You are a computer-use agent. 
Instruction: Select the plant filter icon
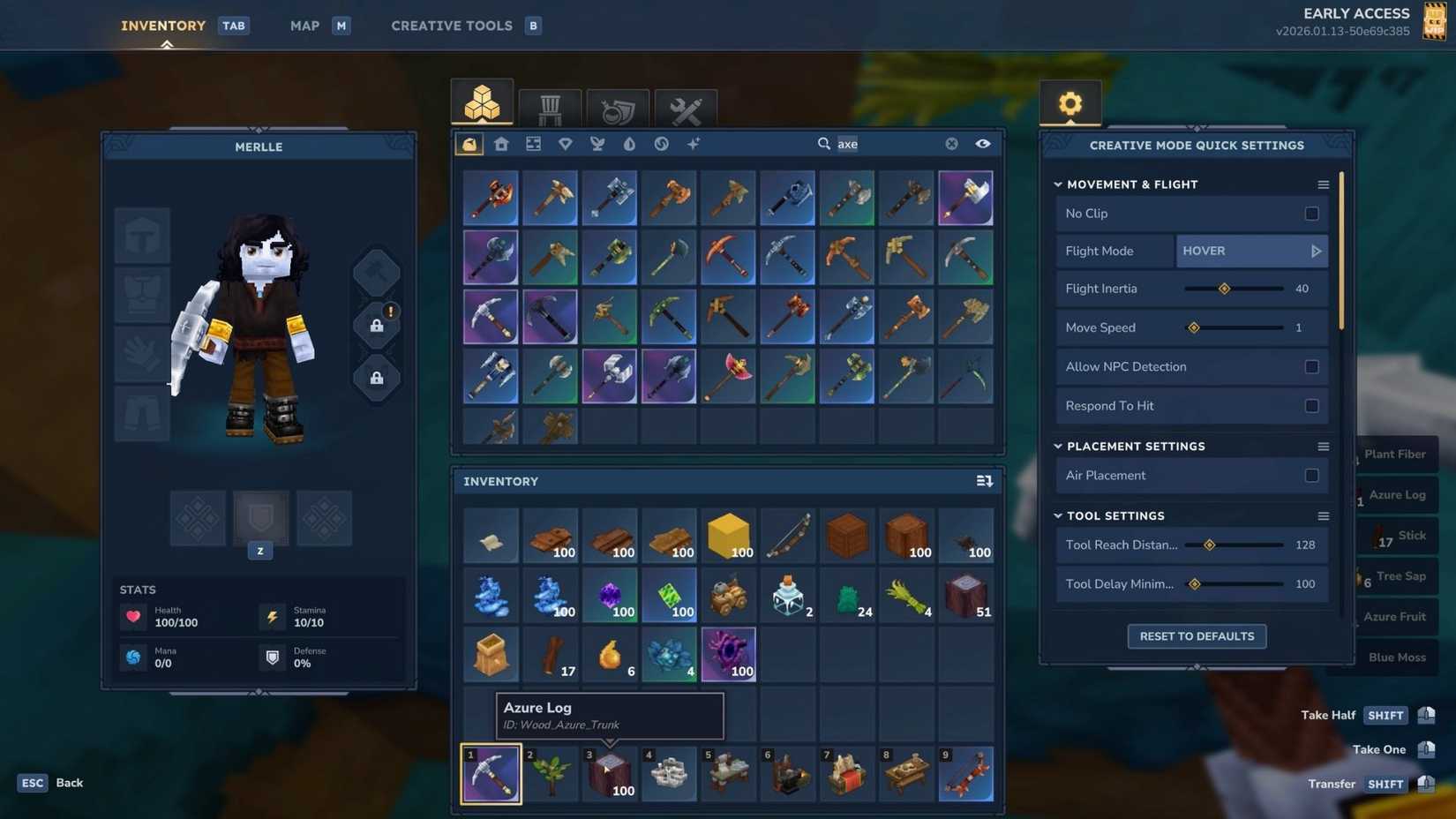tap(597, 143)
